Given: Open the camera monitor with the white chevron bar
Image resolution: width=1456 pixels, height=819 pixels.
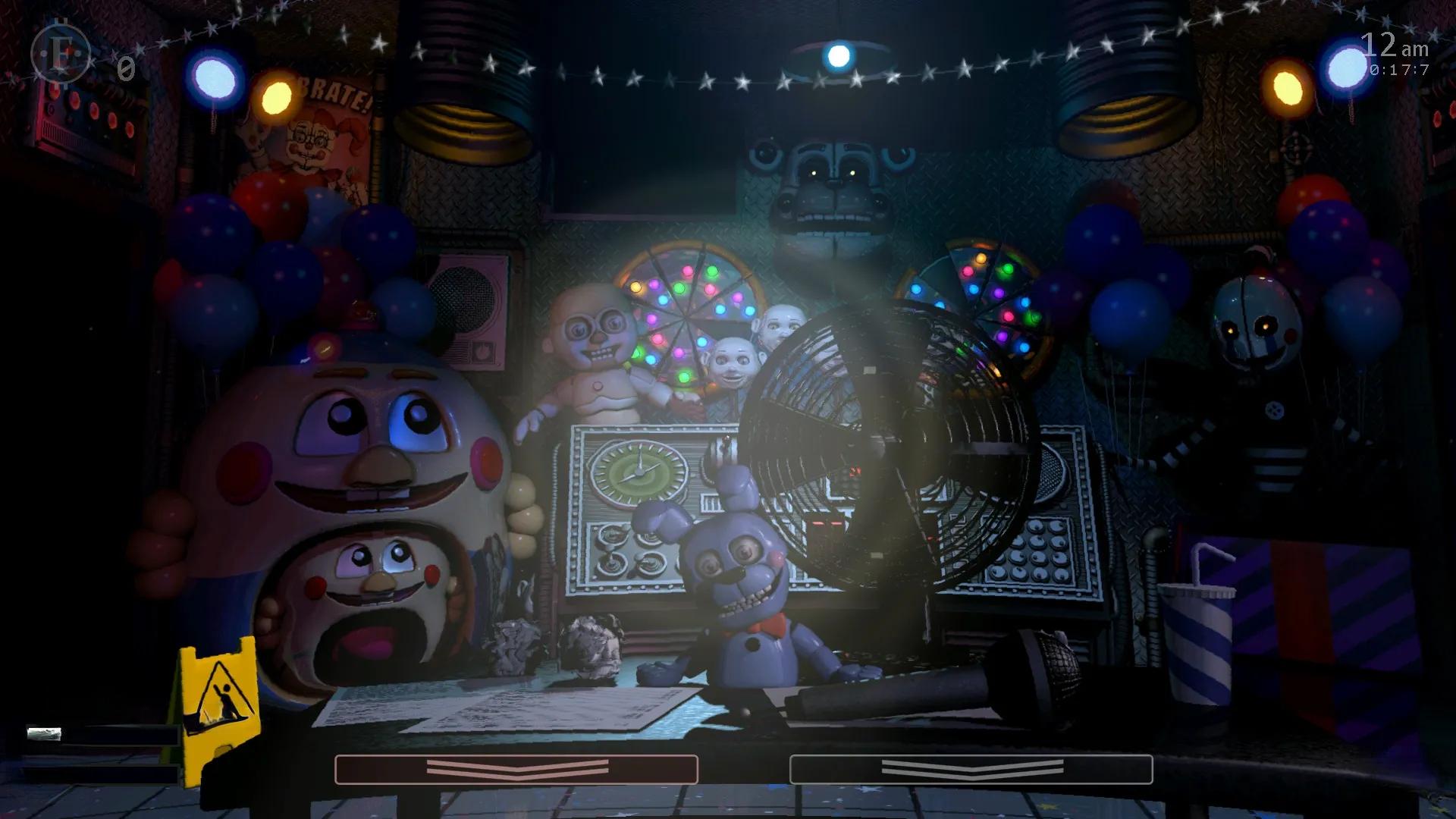Looking at the screenshot, I should pos(971,769).
